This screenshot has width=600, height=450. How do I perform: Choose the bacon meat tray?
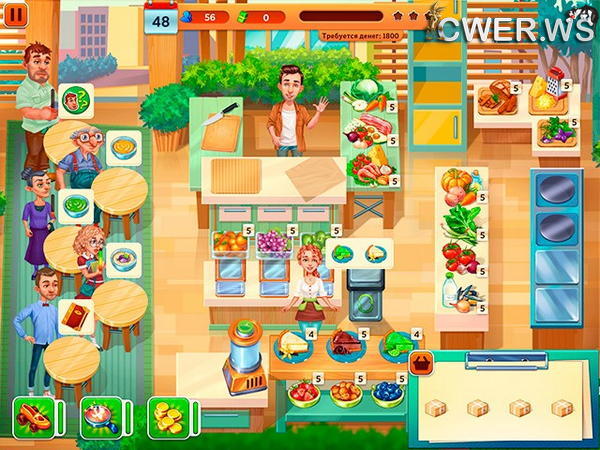(x=365, y=127)
